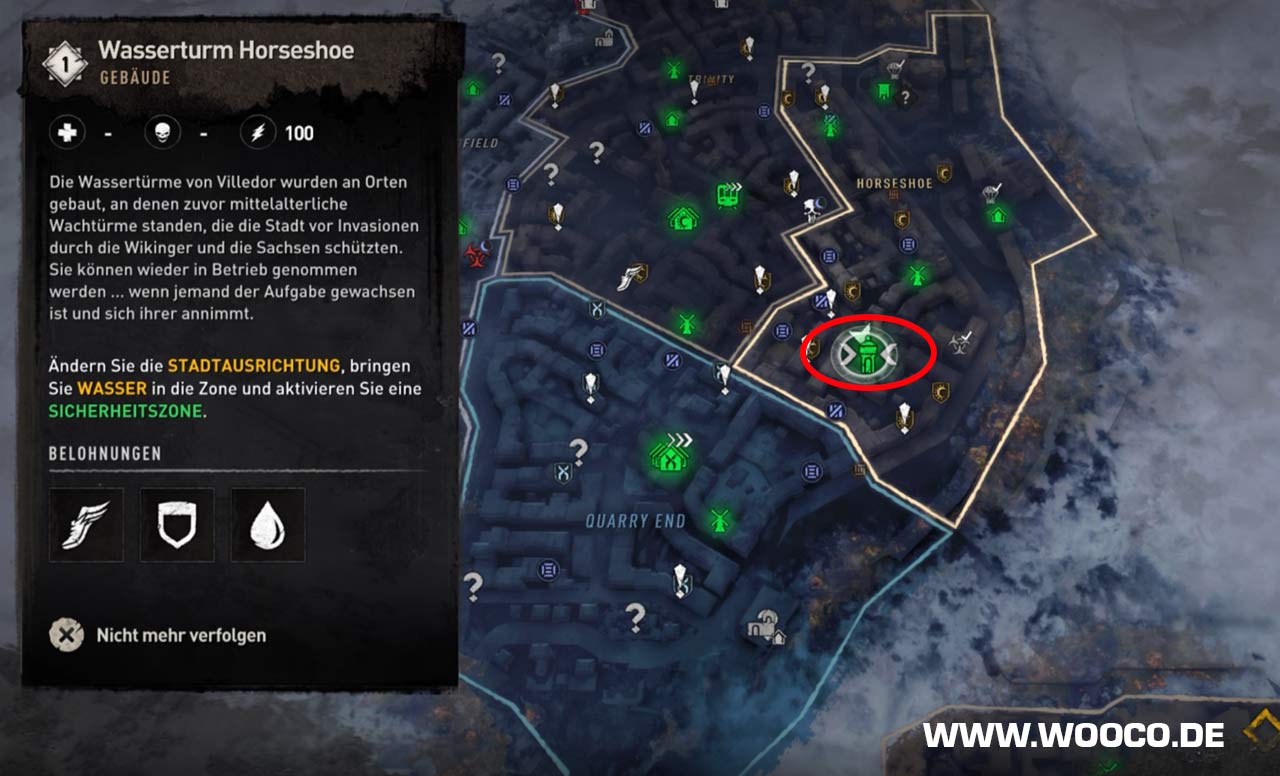Select the green safe house with moon marker

coord(683,218)
